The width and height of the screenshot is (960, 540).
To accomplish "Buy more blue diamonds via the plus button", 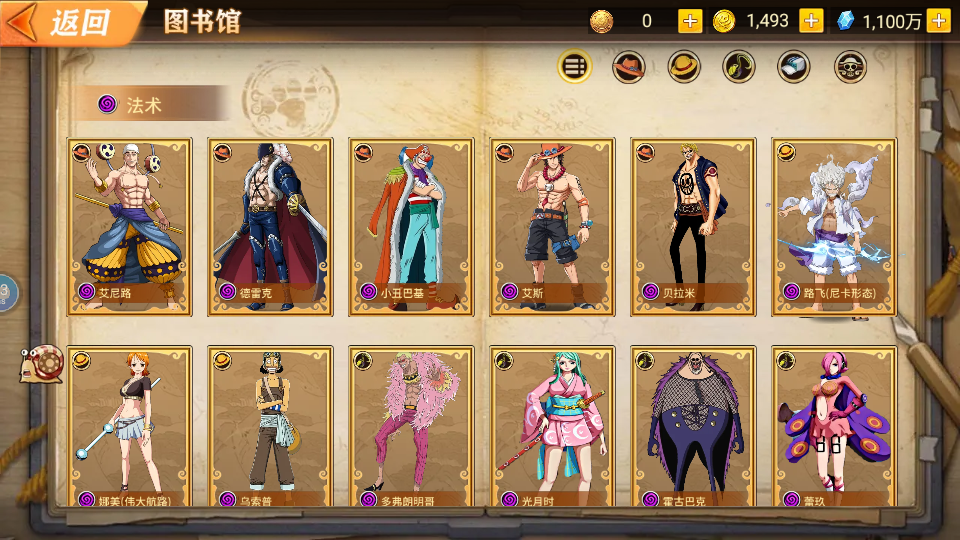I will click(x=938, y=20).
